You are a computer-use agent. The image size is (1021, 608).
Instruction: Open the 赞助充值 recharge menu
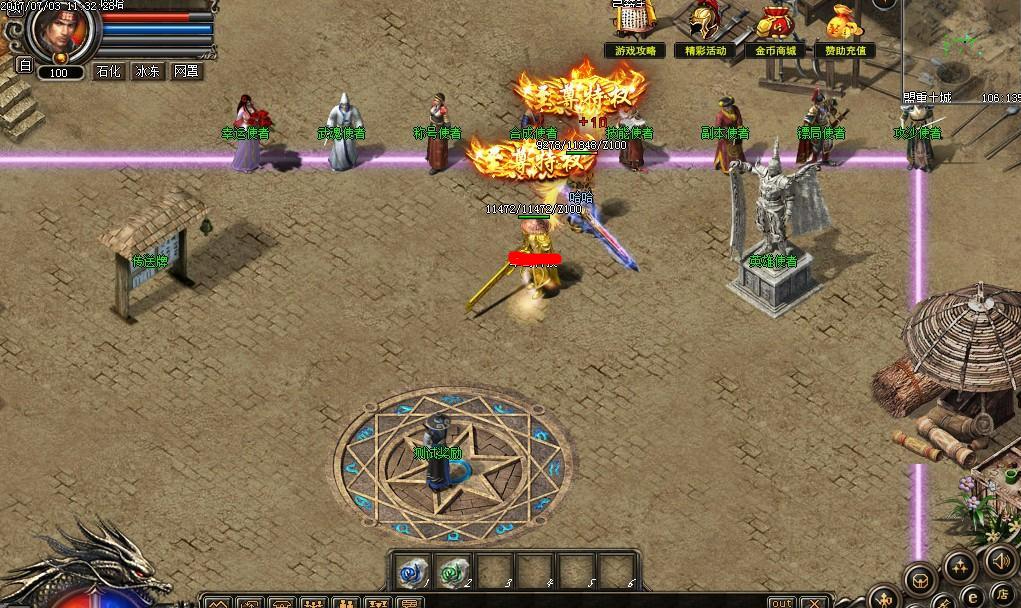tap(845, 50)
